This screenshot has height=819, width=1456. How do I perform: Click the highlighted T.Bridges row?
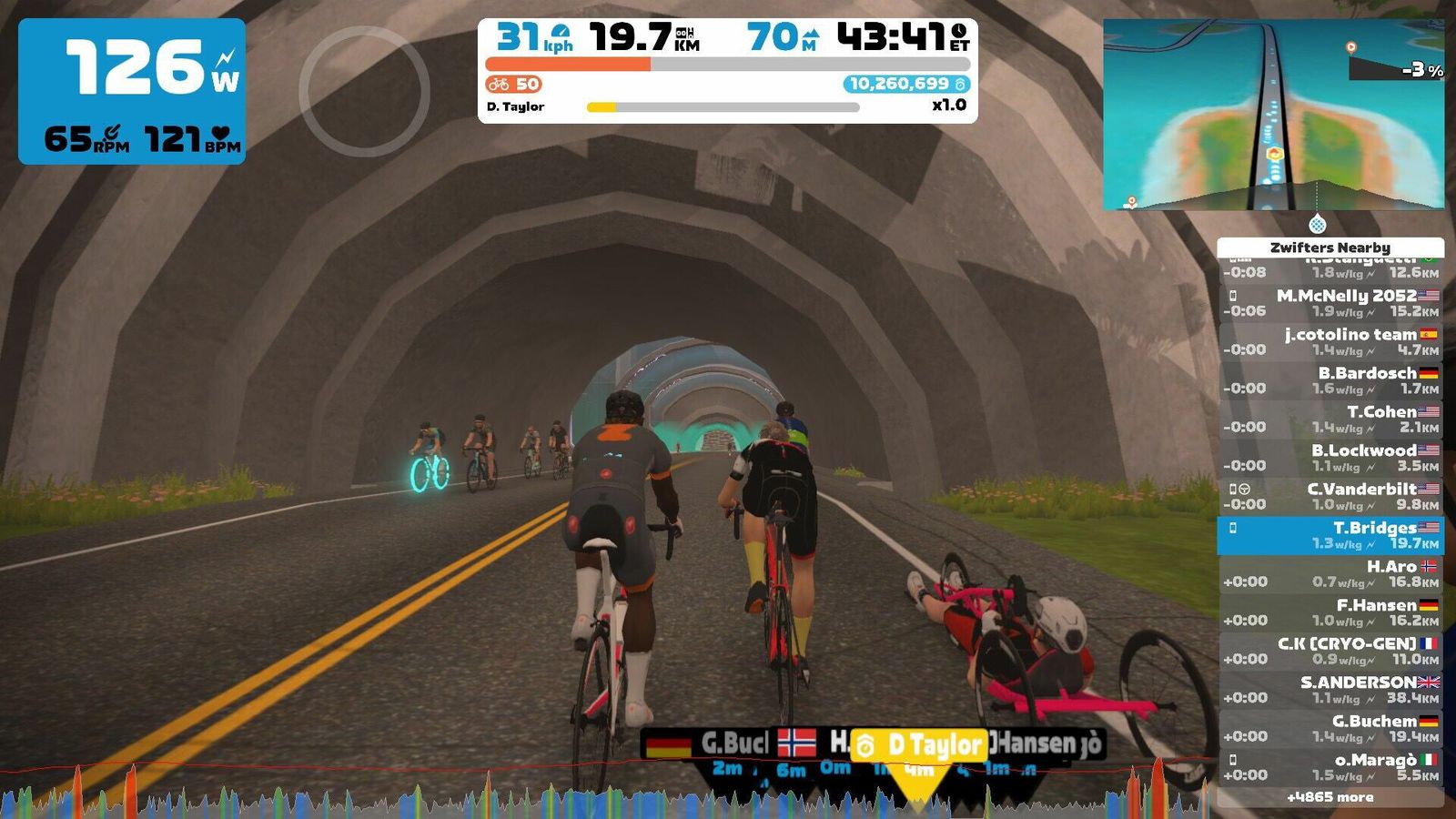point(1330,535)
